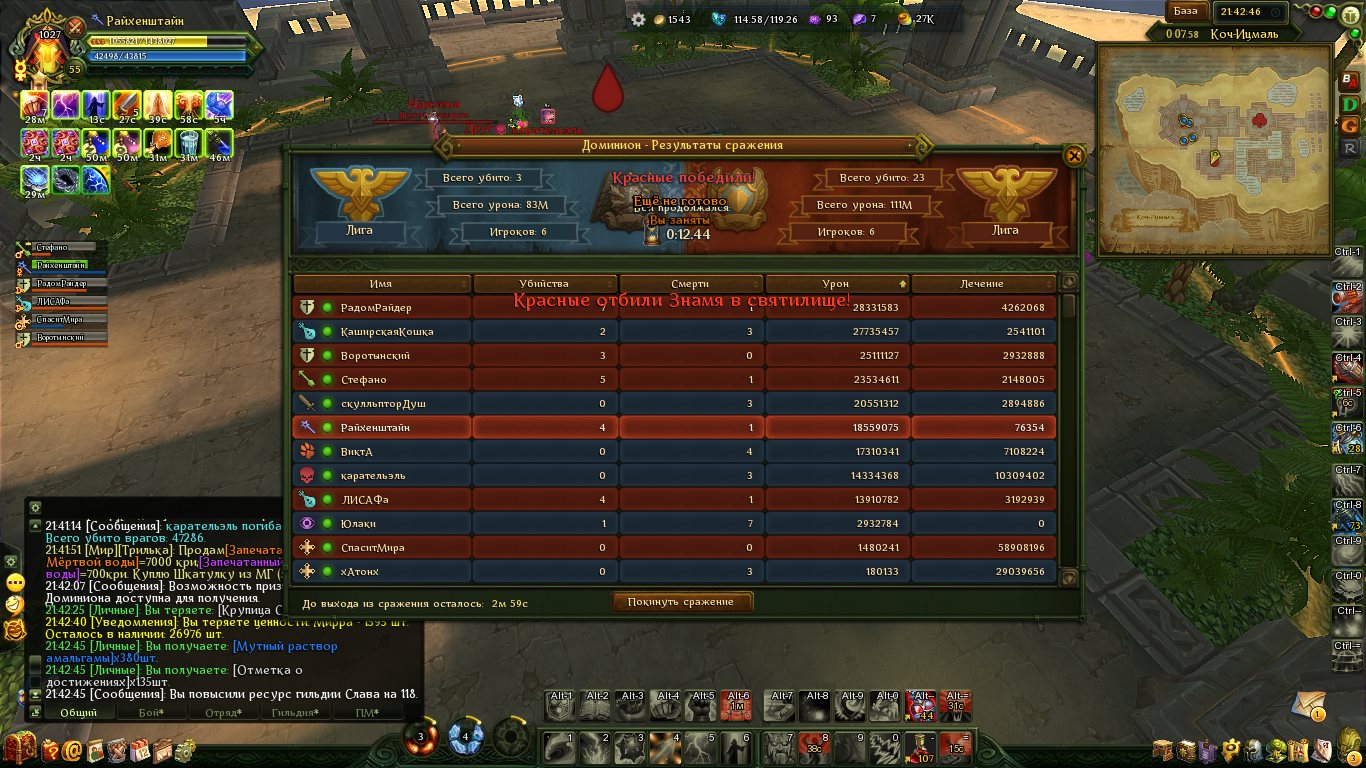Sort players by the 'Лечение' column
Screen dimensions: 1366x768
982,284
